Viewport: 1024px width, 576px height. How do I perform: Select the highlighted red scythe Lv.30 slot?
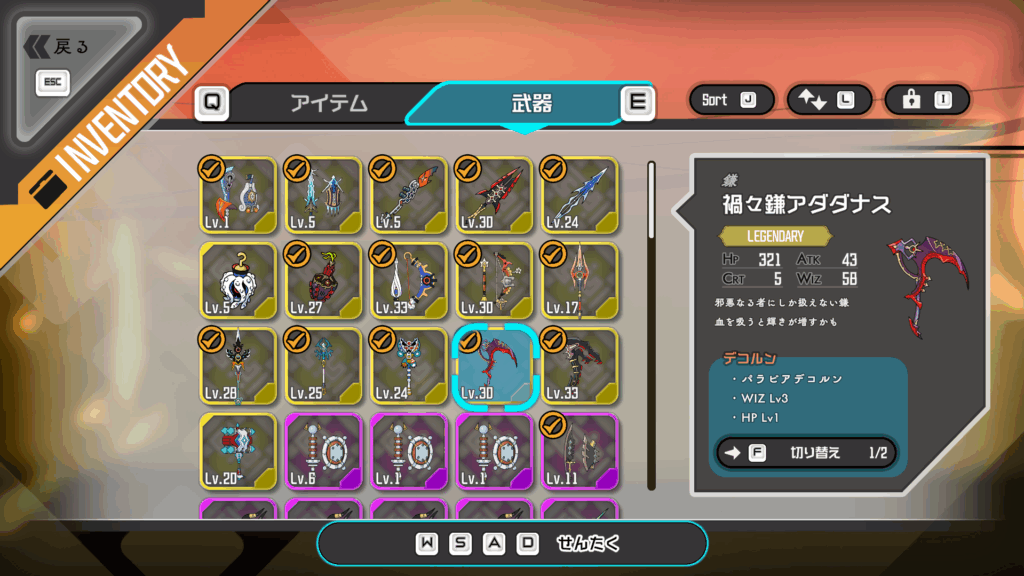[494, 365]
